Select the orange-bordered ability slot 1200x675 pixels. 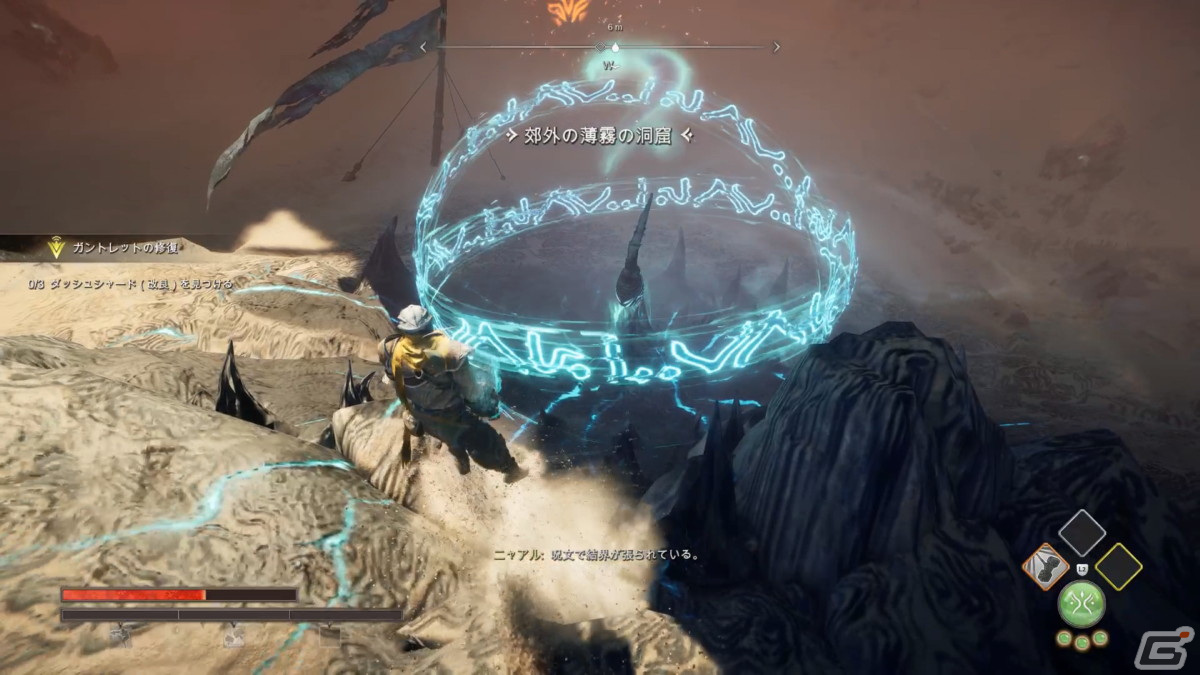coord(1044,567)
